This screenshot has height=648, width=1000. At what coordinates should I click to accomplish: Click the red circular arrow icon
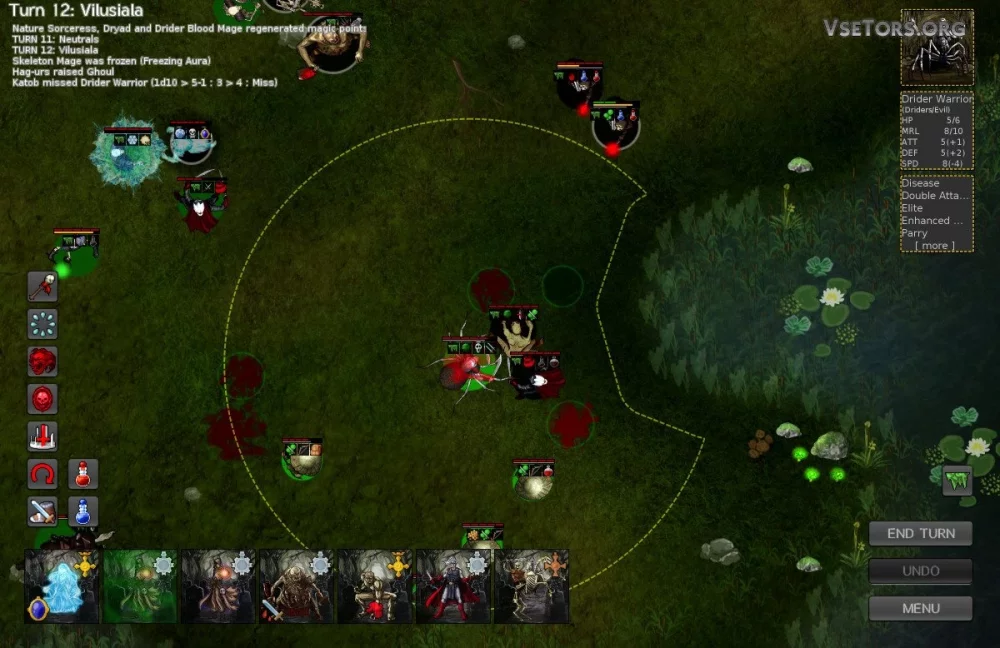pyautogui.click(x=42, y=474)
